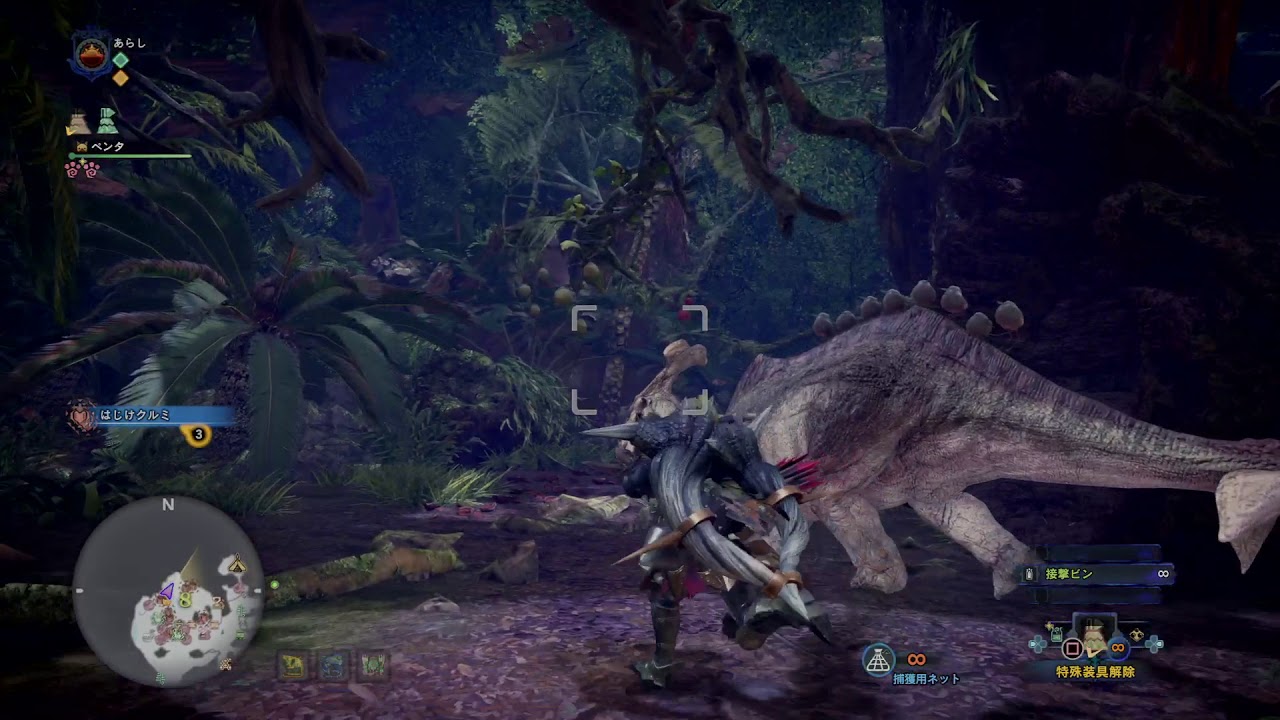Select the 捕獲用ネット capture net icon
Image resolution: width=1280 pixels, height=720 pixels.
pos(879,659)
